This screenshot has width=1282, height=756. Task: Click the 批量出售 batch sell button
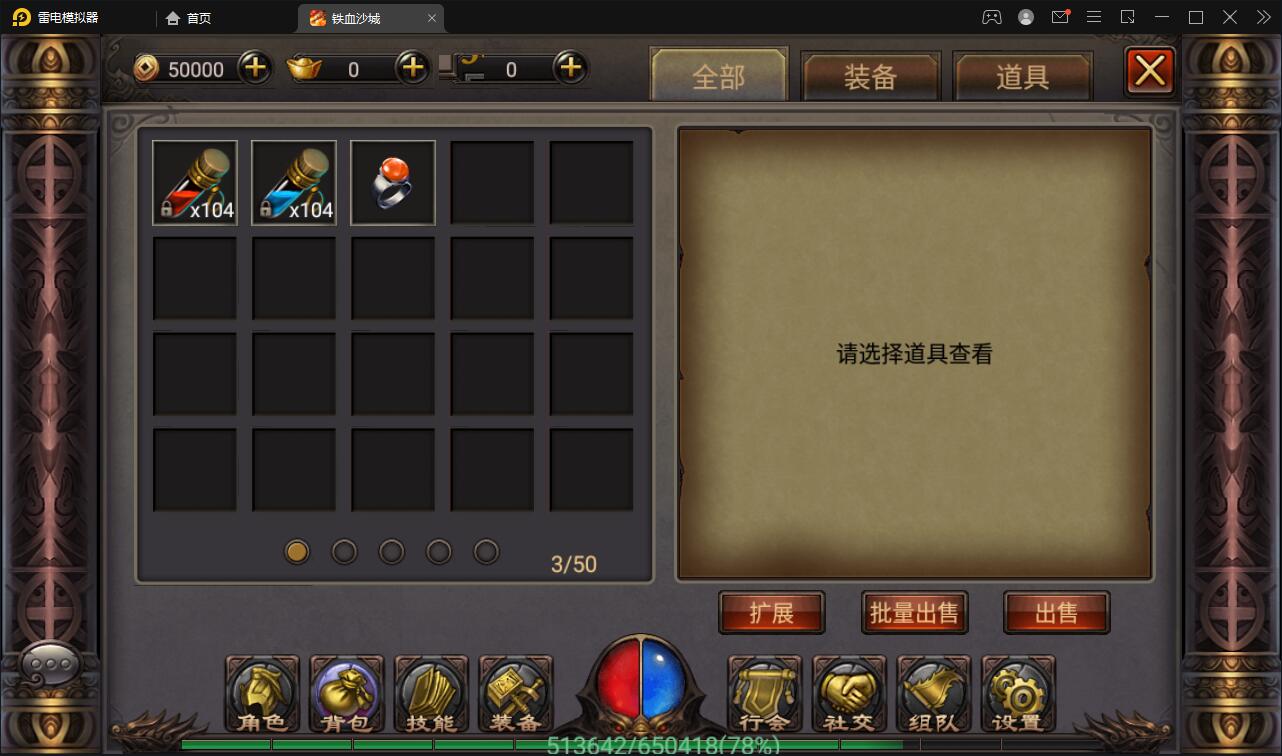tap(913, 612)
